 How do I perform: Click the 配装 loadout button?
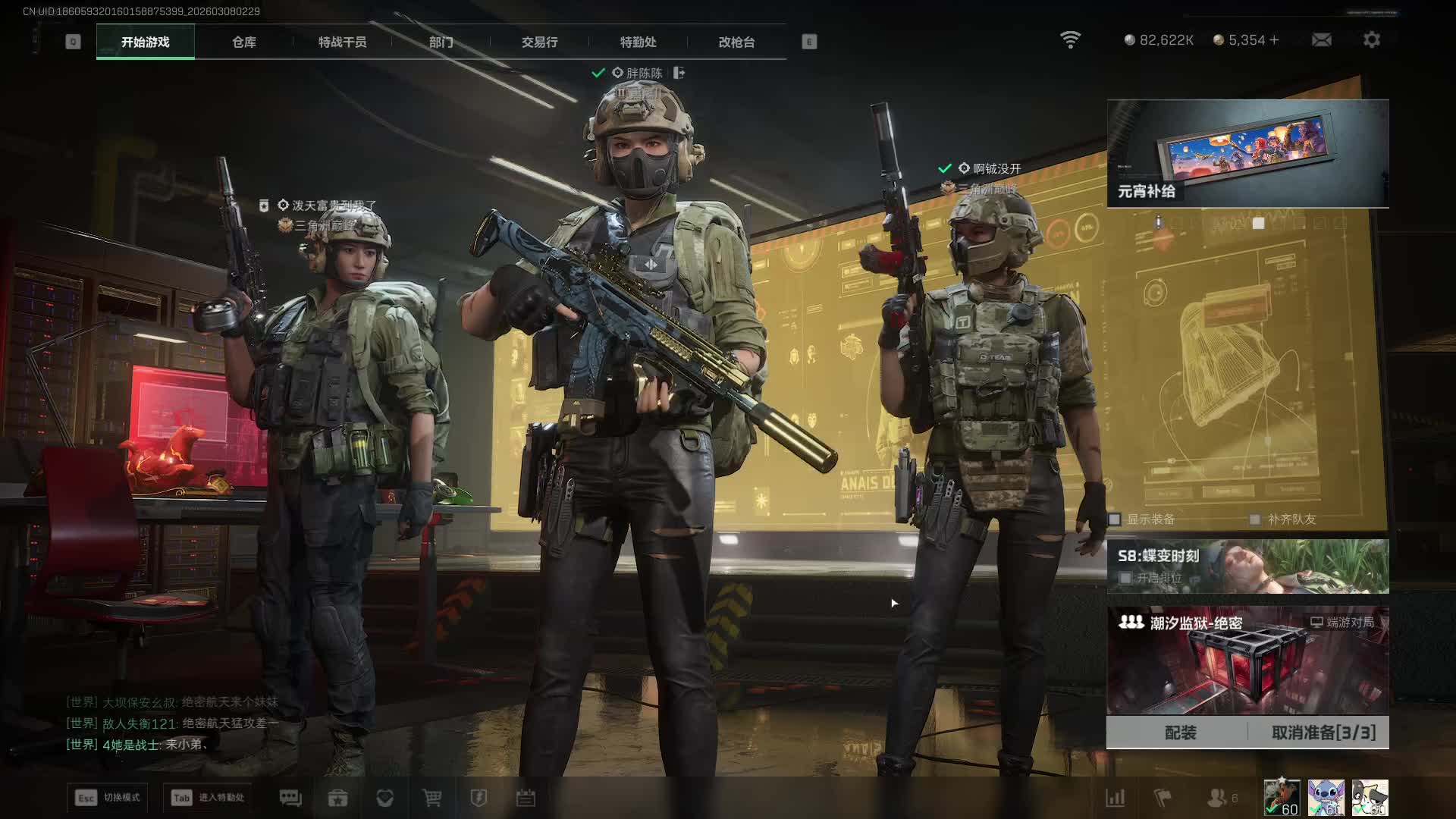(1180, 733)
